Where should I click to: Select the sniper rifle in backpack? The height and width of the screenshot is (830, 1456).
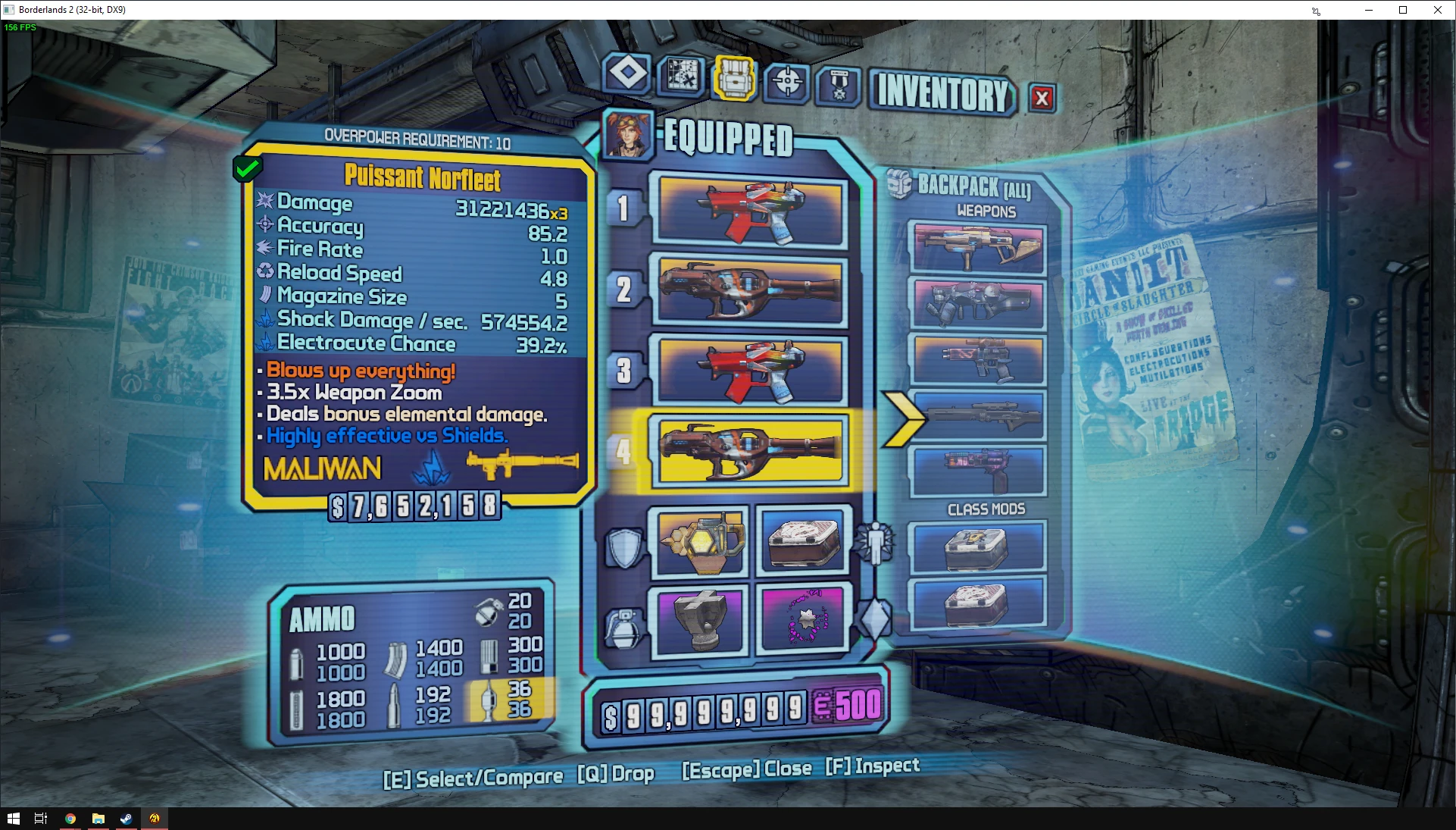click(979, 415)
